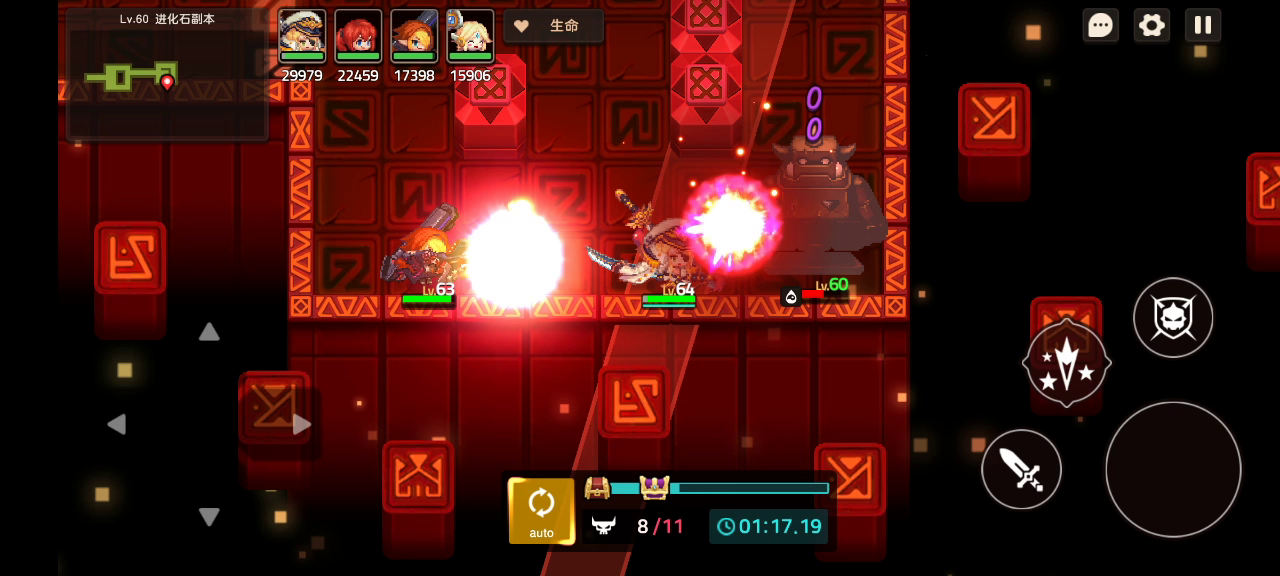Select the hero portrait with 29979 HP
This screenshot has width=1280, height=576.
[302, 37]
